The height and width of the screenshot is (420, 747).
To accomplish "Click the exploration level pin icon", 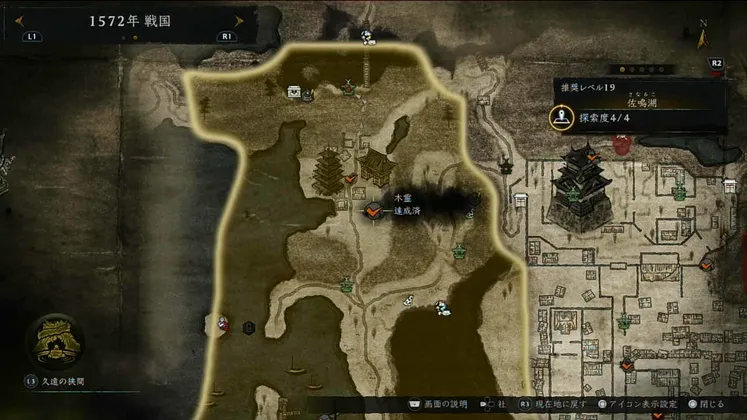I will click(x=561, y=118).
